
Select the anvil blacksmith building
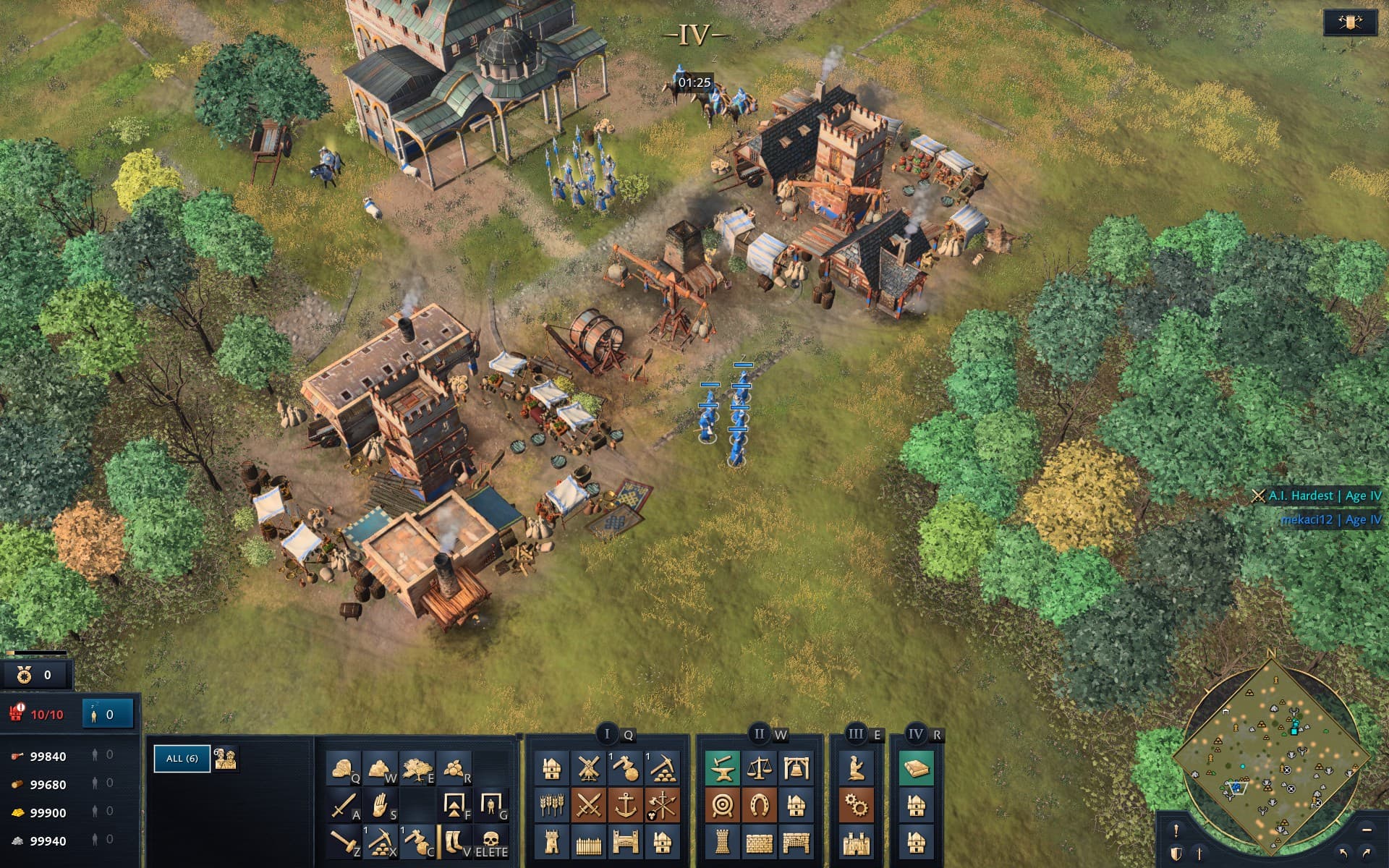click(x=722, y=768)
